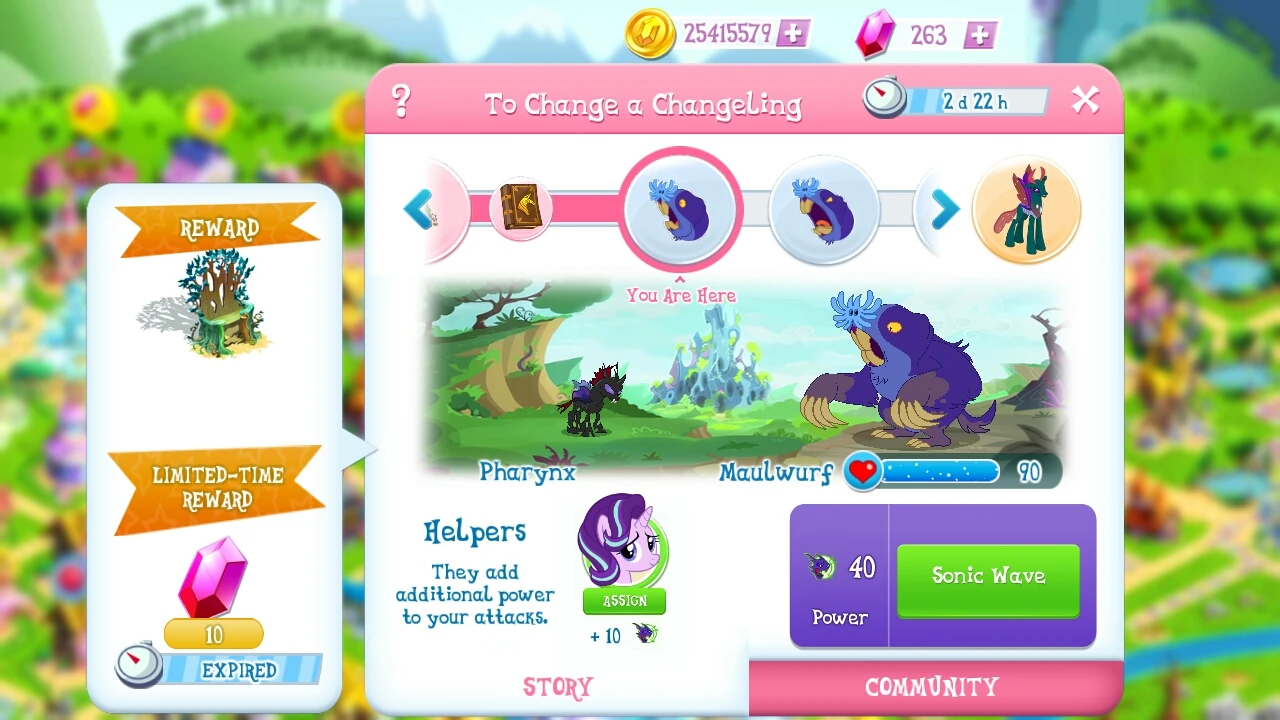Switch to the Story tab
1280x720 pixels.
(558, 687)
